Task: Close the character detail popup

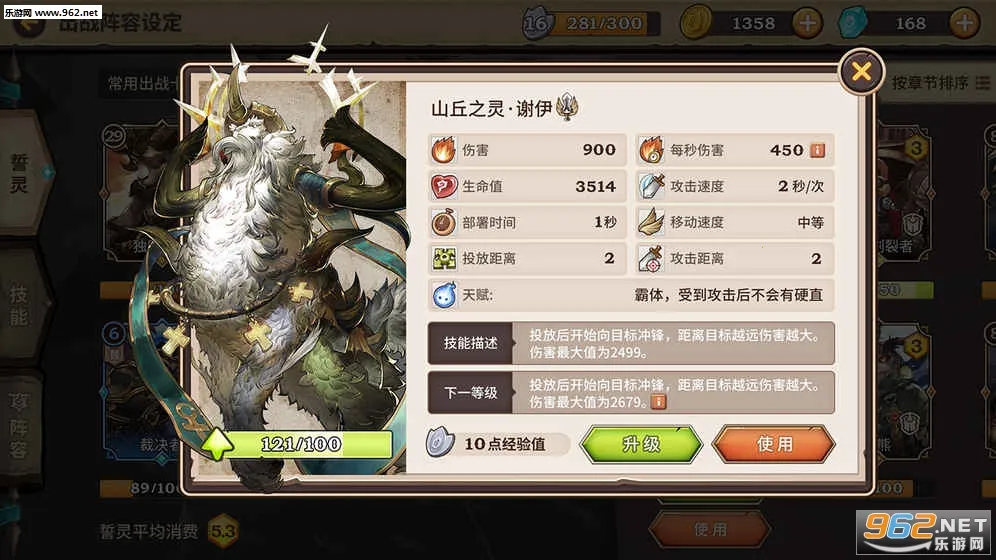Action: click(x=861, y=71)
